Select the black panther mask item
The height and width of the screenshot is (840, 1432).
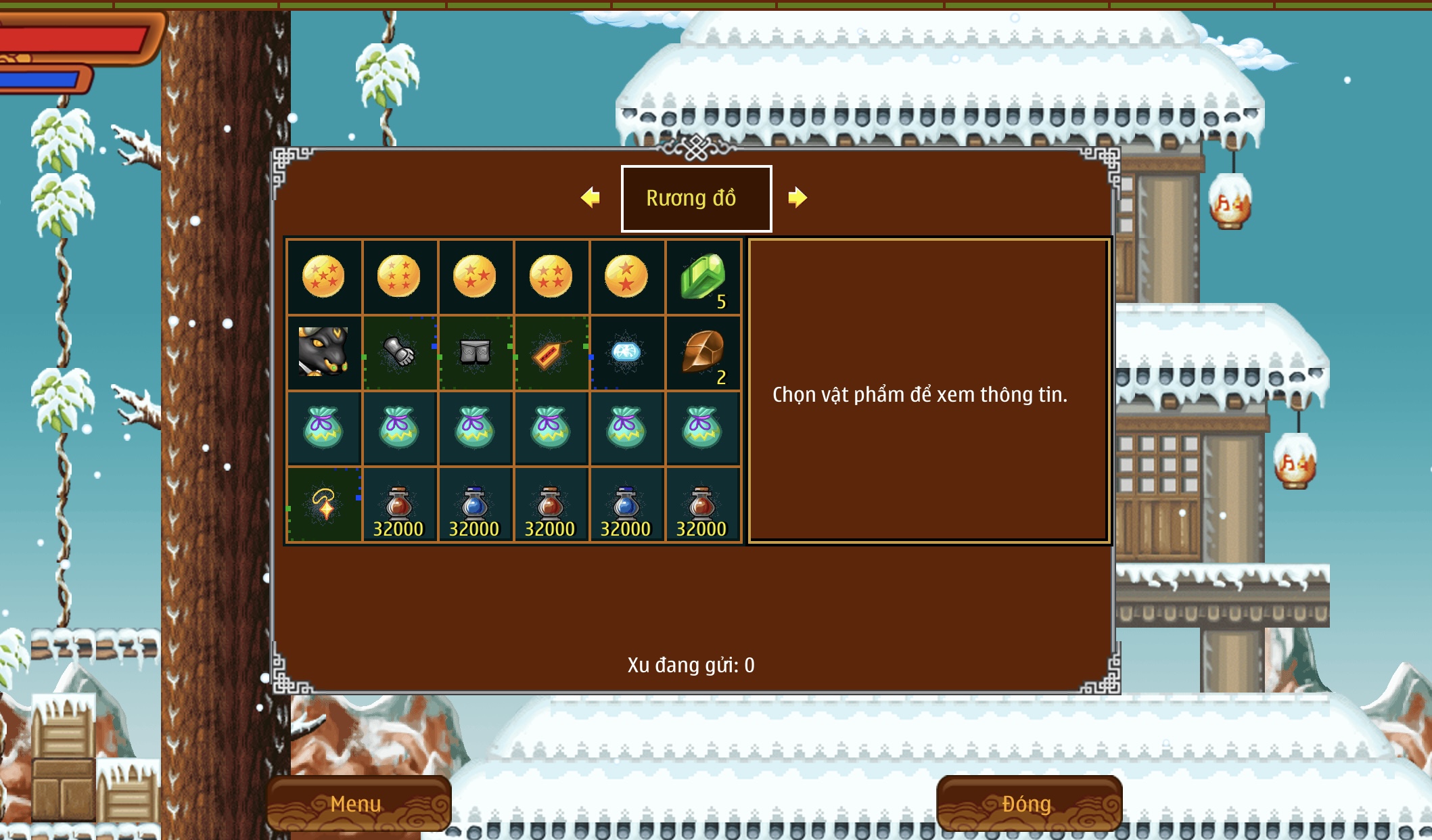pos(323,352)
